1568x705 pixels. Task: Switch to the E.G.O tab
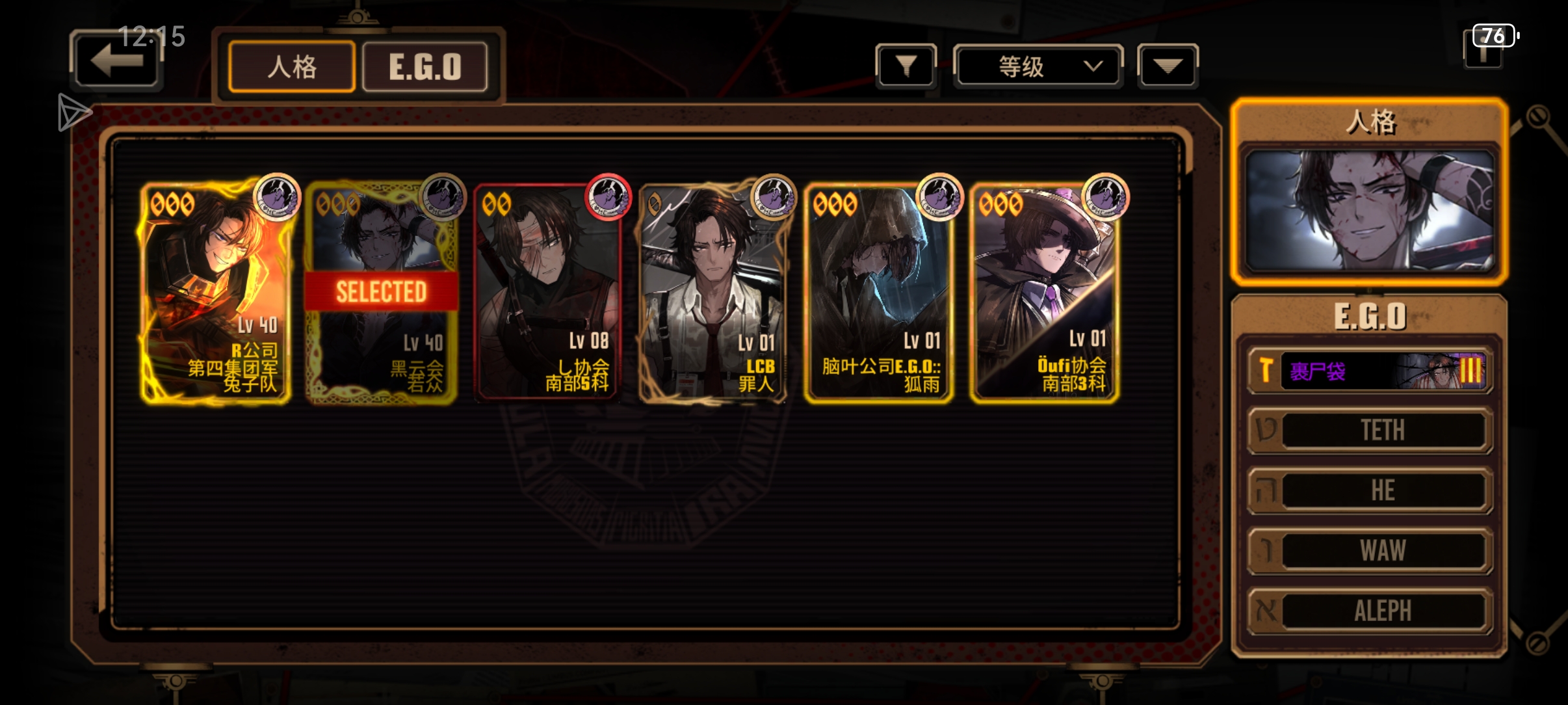425,67
